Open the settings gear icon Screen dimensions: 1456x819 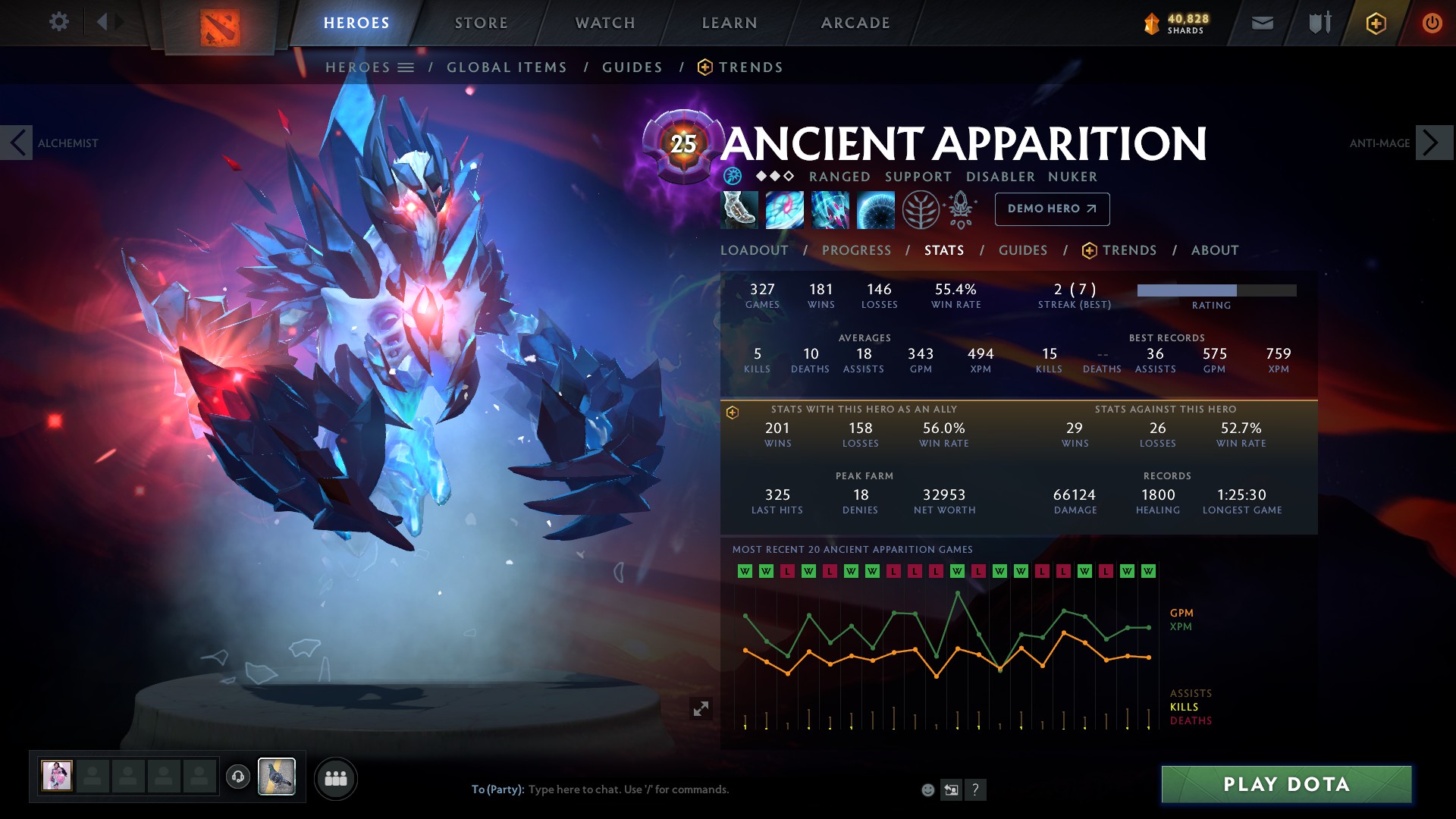[x=59, y=22]
